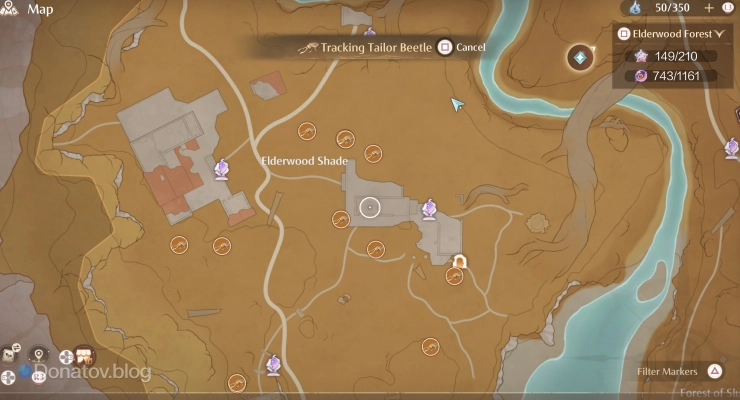The height and width of the screenshot is (400, 740).
Task: Select the glowing diamond crystal marker
Action: 580,57
